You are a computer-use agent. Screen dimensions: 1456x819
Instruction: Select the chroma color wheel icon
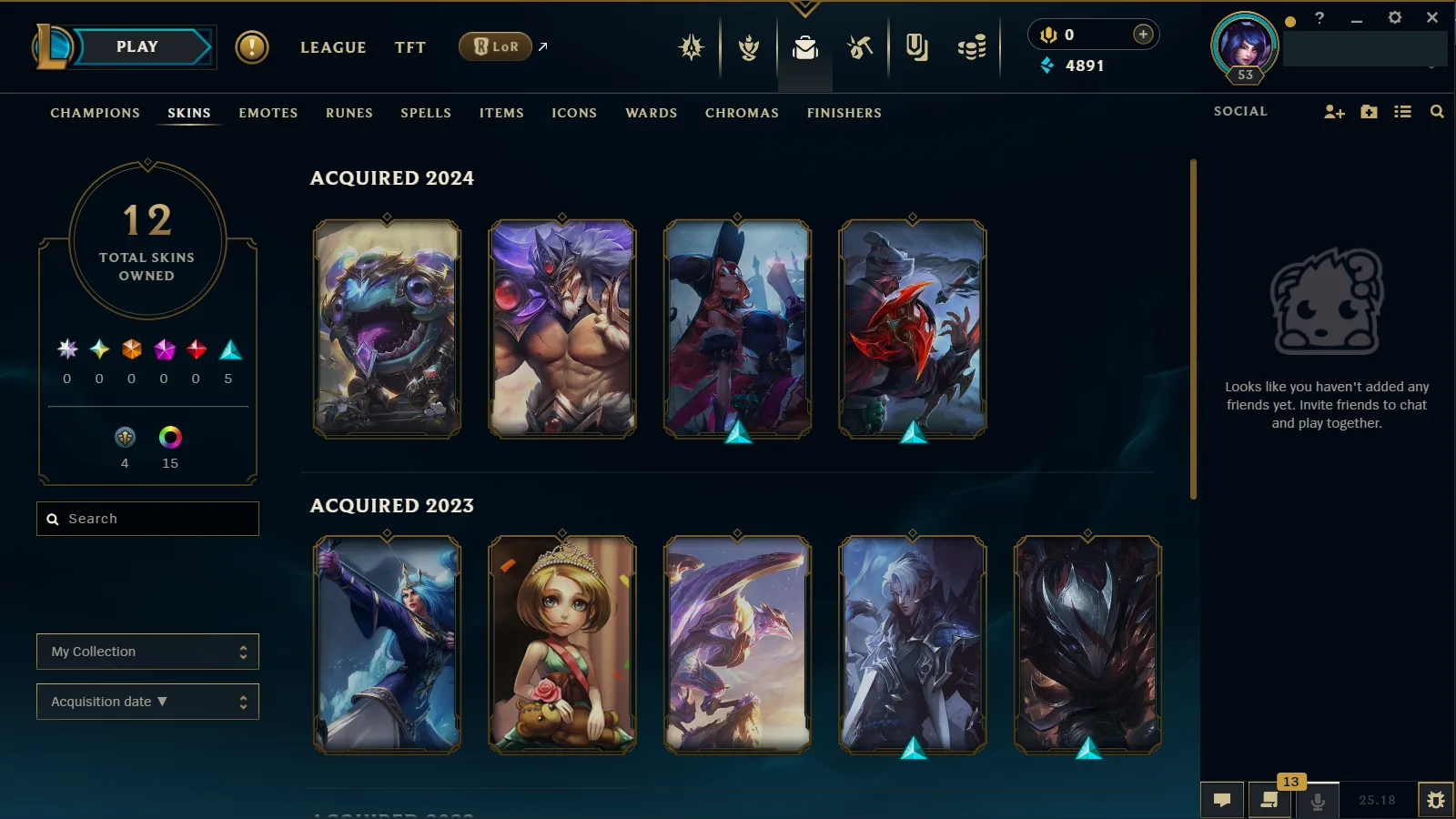click(169, 438)
